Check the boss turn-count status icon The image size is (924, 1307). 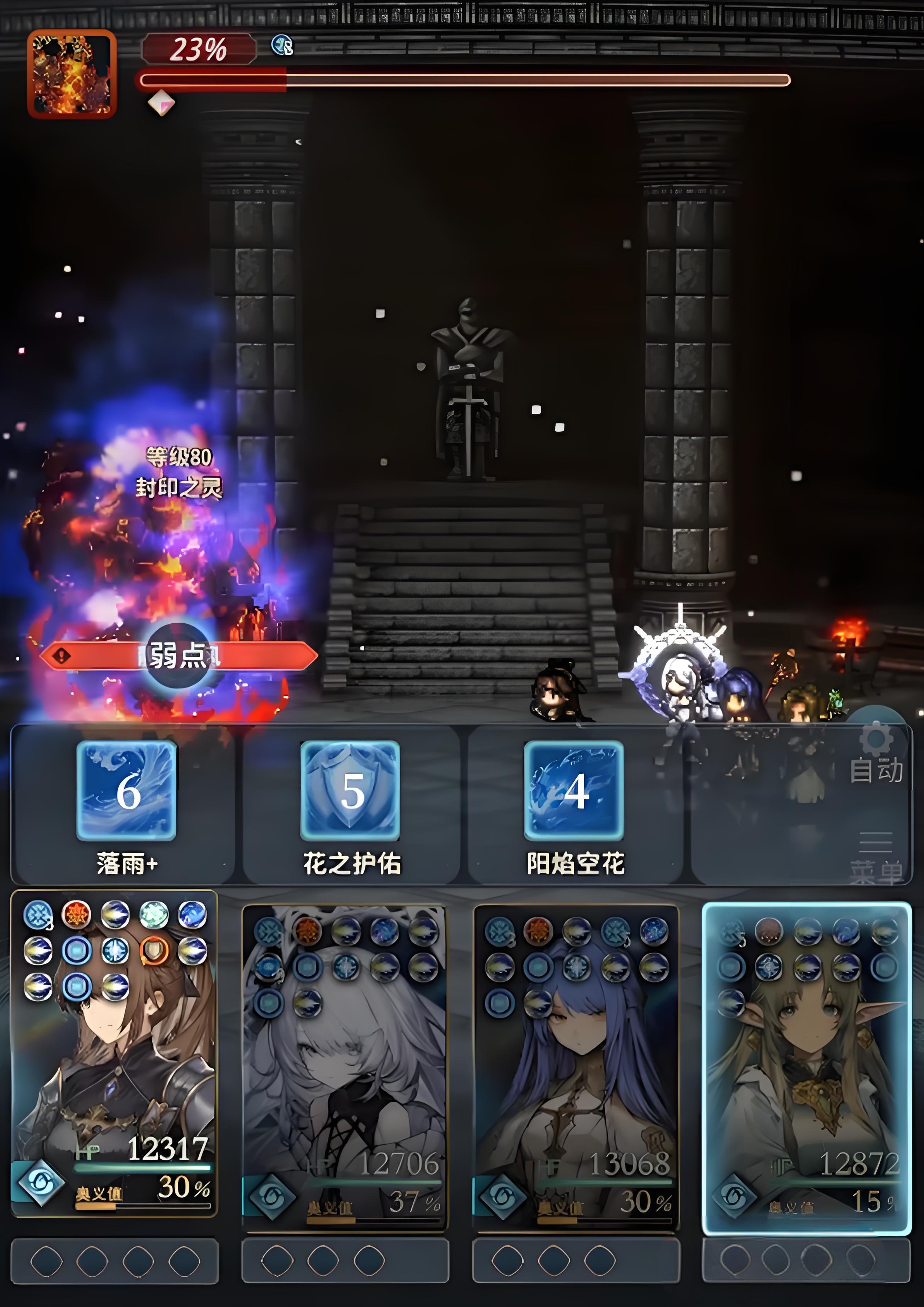click(x=282, y=44)
